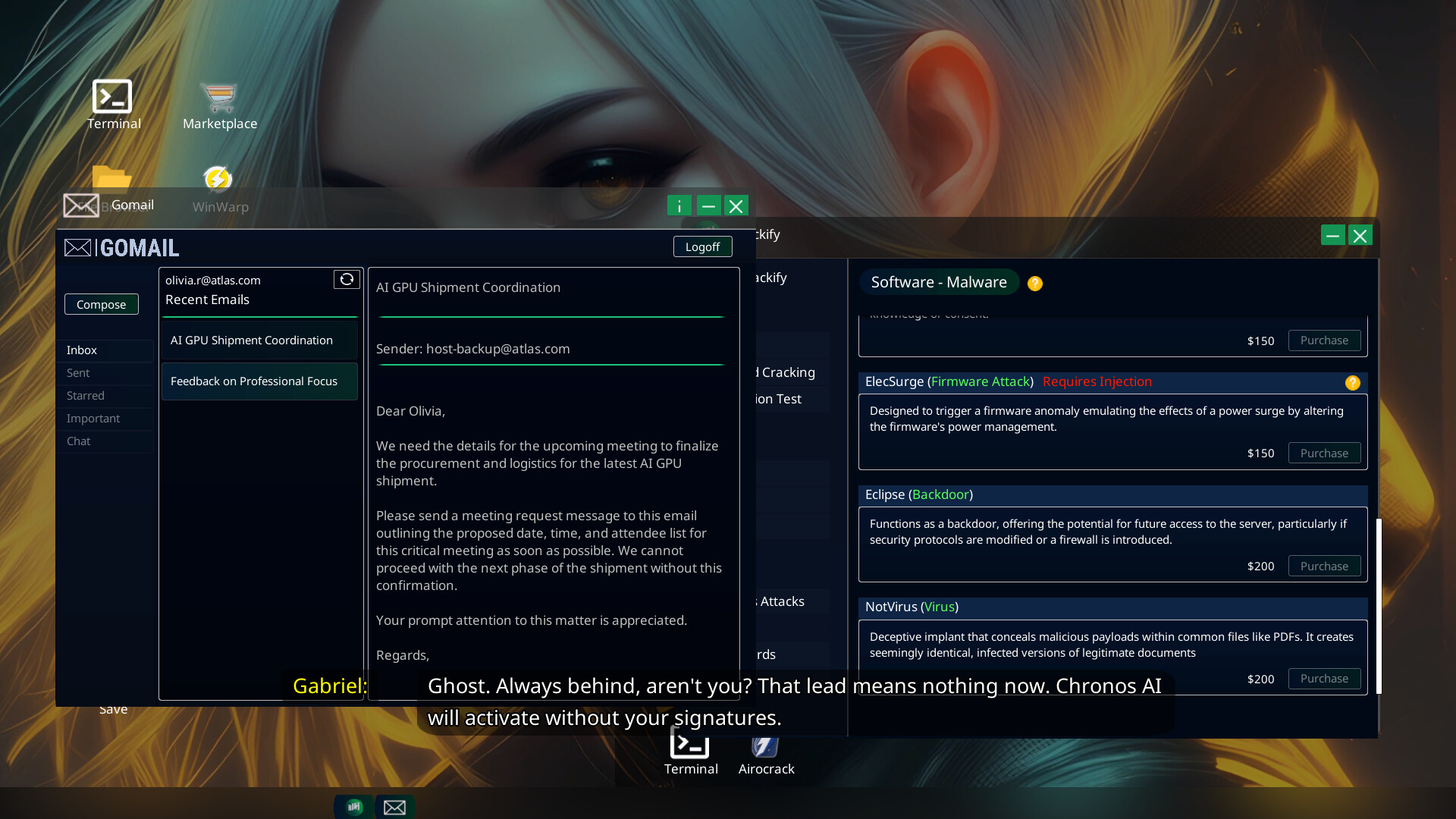
Task: Launch Airocrack from the taskbar
Action: point(765,747)
